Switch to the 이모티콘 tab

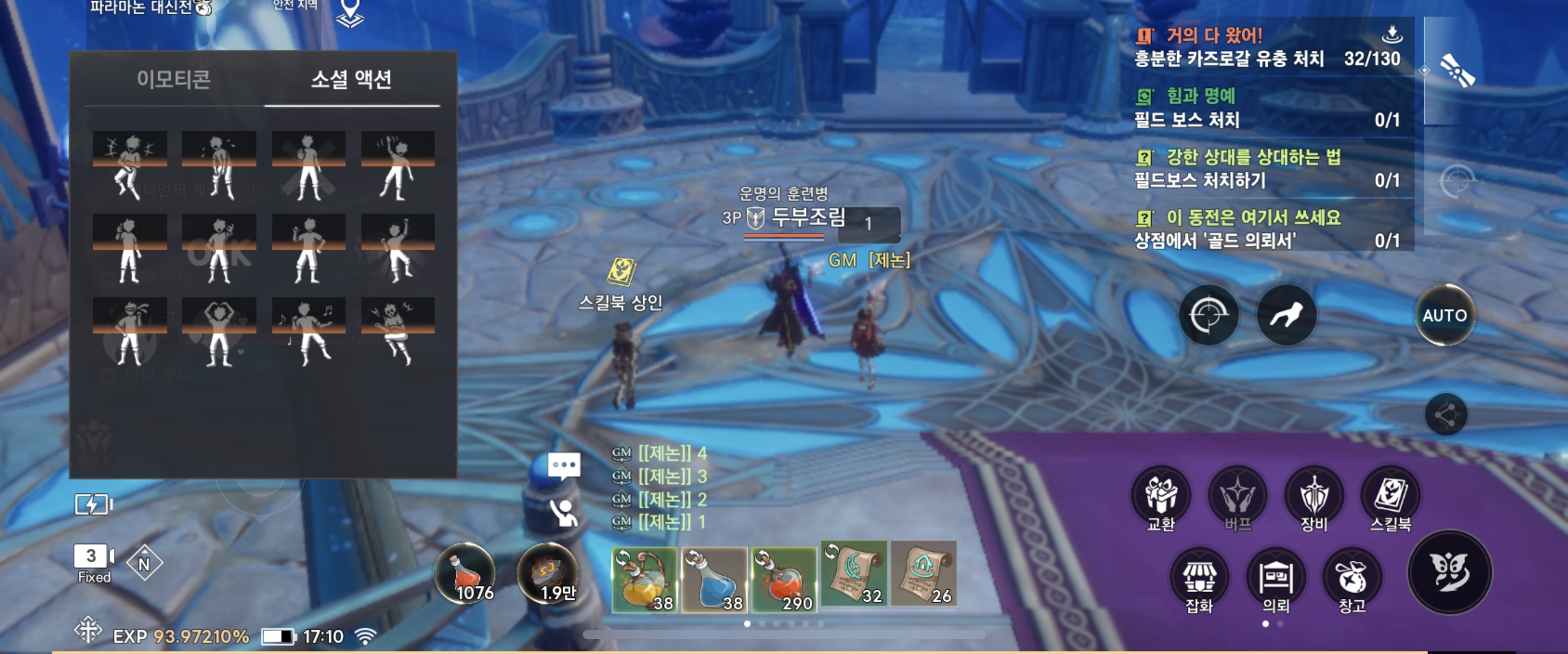pyautogui.click(x=173, y=80)
